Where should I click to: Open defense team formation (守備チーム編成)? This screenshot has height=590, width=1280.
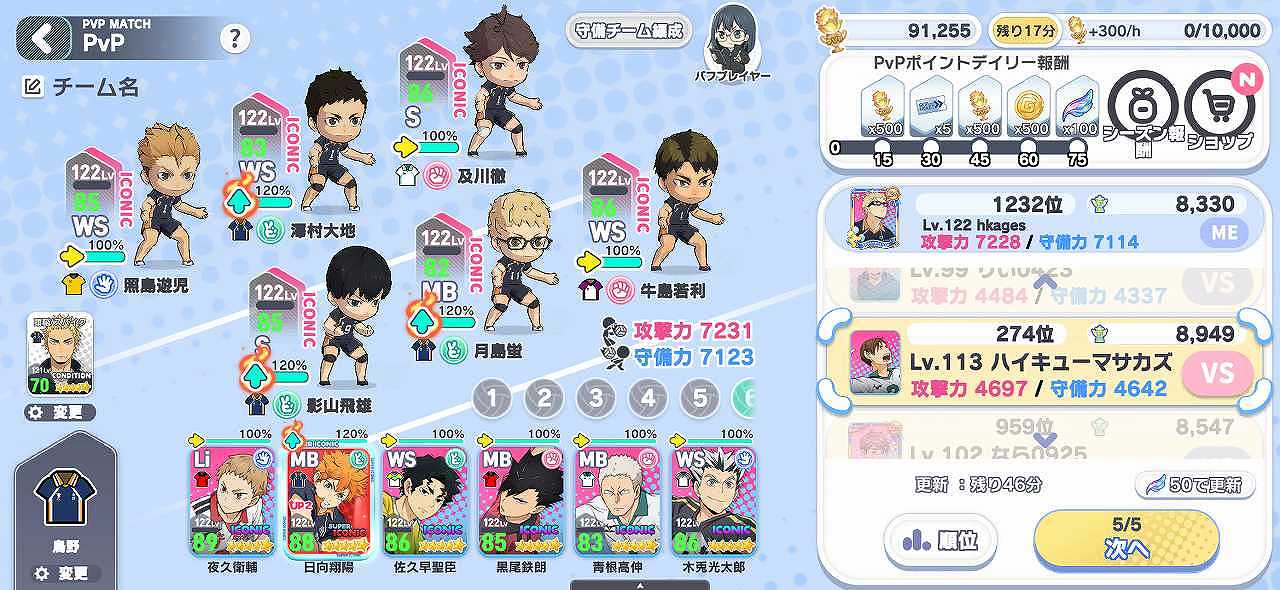coord(629,30)
